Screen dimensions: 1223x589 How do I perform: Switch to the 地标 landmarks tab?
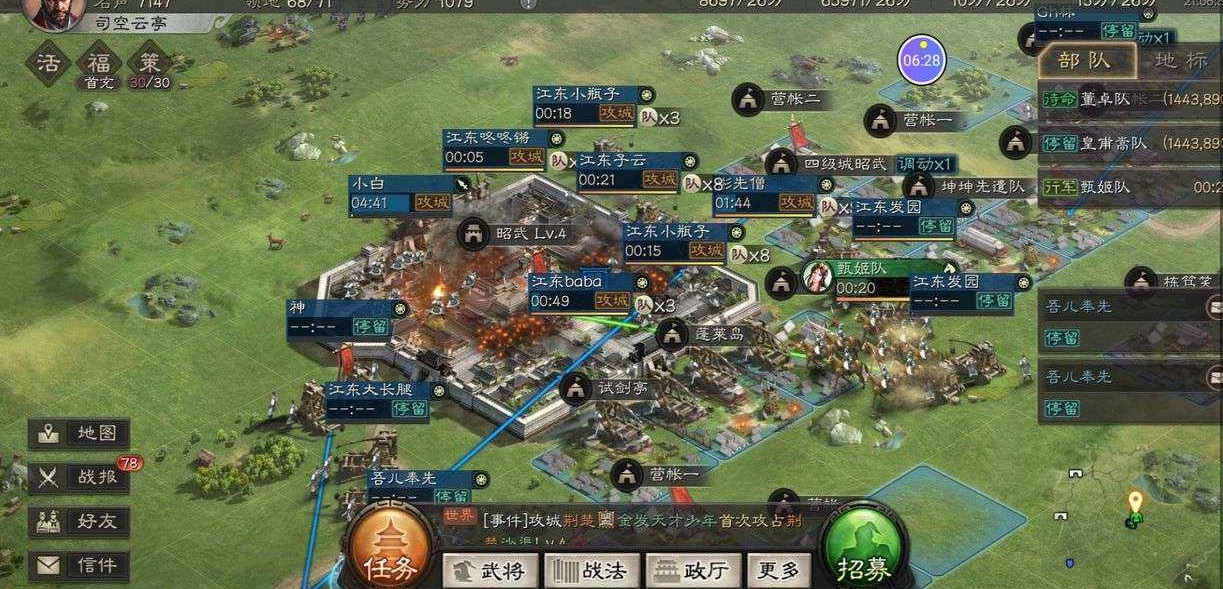1180,60
